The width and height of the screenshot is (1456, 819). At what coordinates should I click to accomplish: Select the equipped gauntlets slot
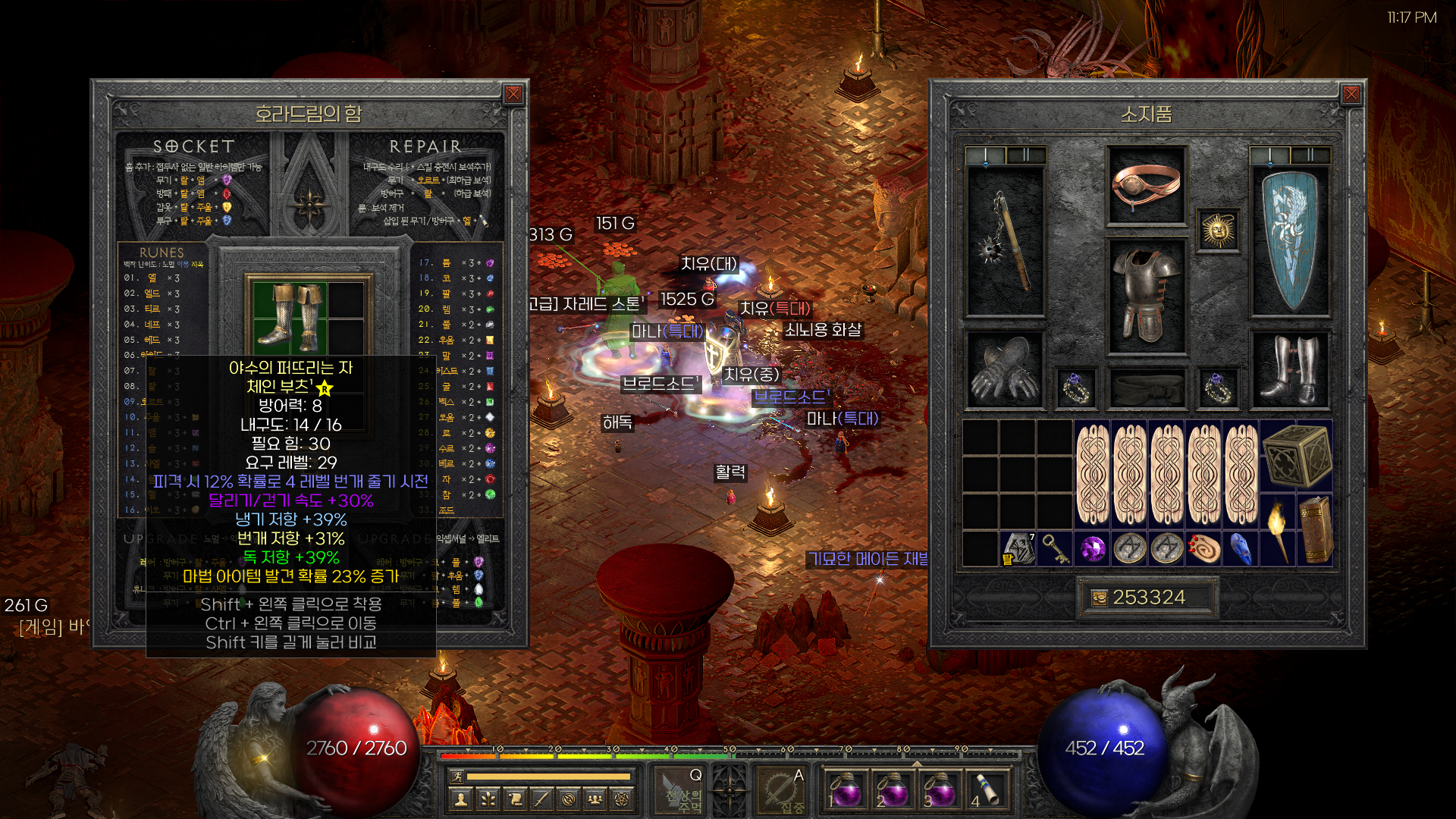[1005, 369]
